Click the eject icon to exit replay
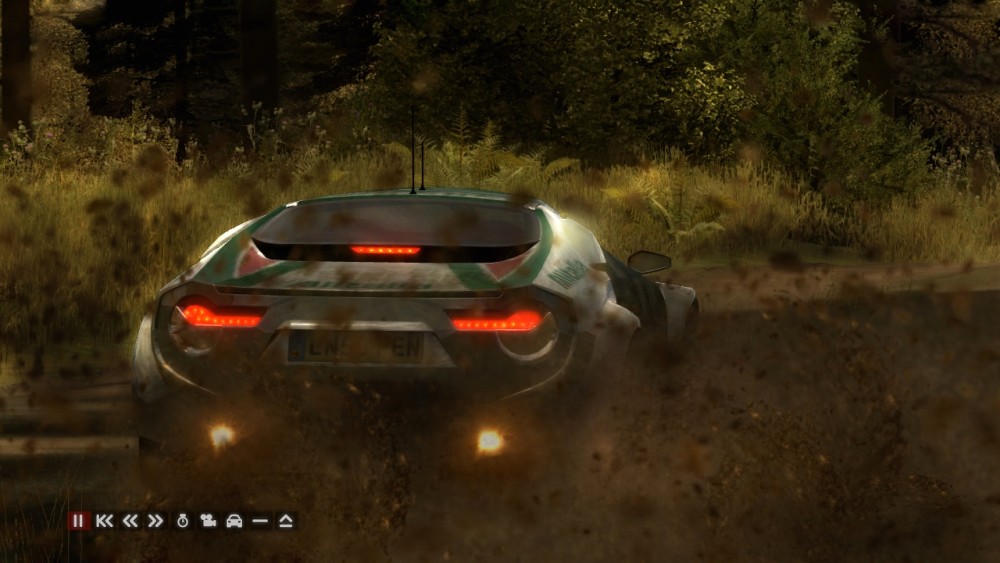The height and width of the screenshot is (563, 1000). 286,521
